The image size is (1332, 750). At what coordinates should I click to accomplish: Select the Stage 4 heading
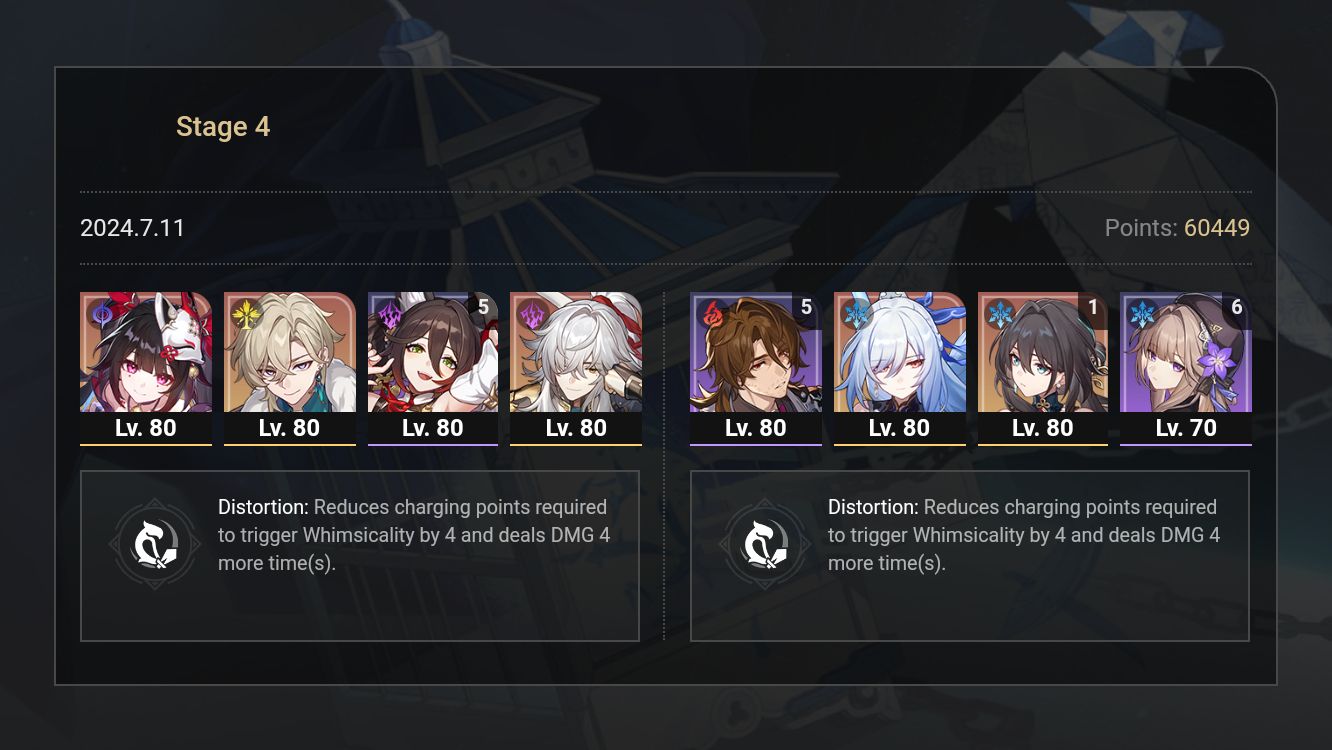223,126
